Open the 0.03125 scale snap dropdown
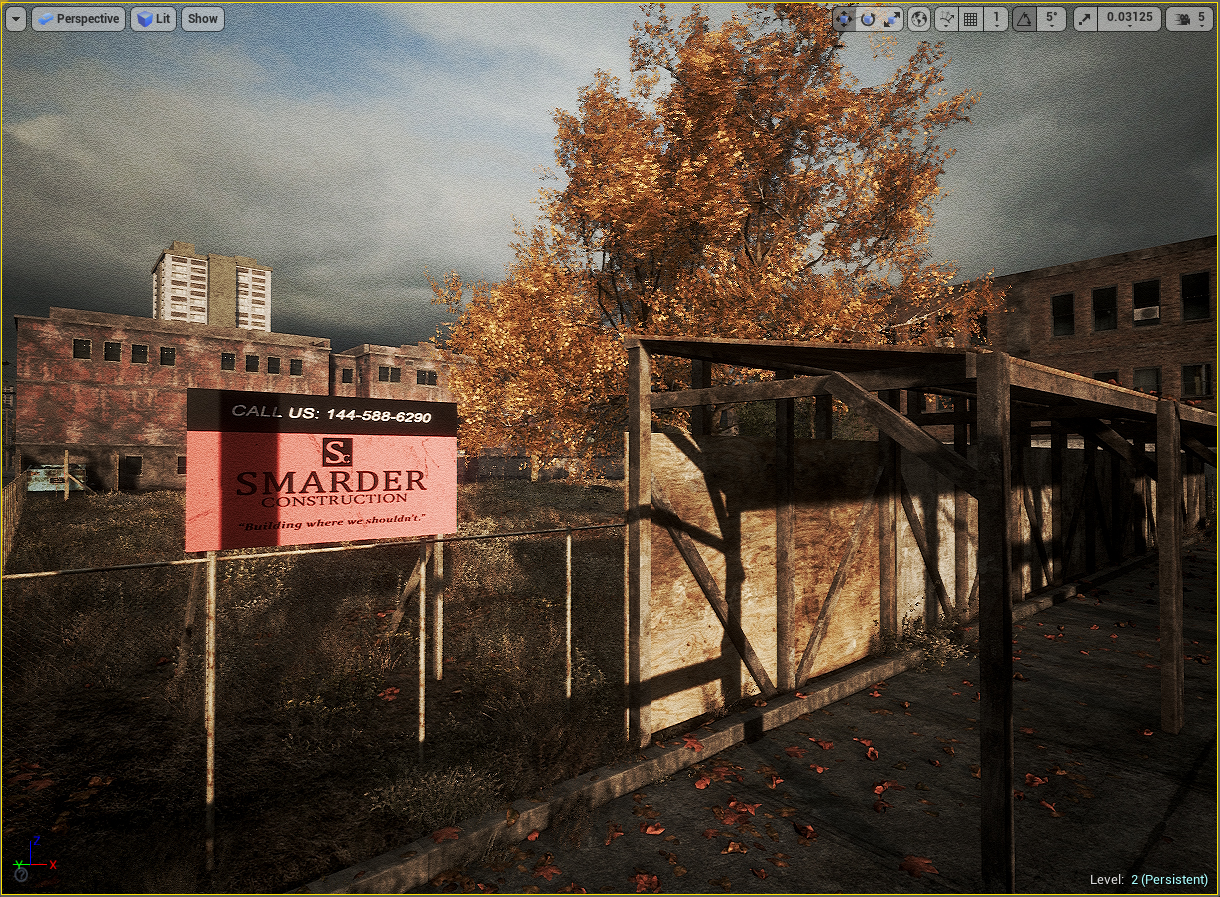1220x897 pixels. pyautogui.click(x=1128, y=19)
